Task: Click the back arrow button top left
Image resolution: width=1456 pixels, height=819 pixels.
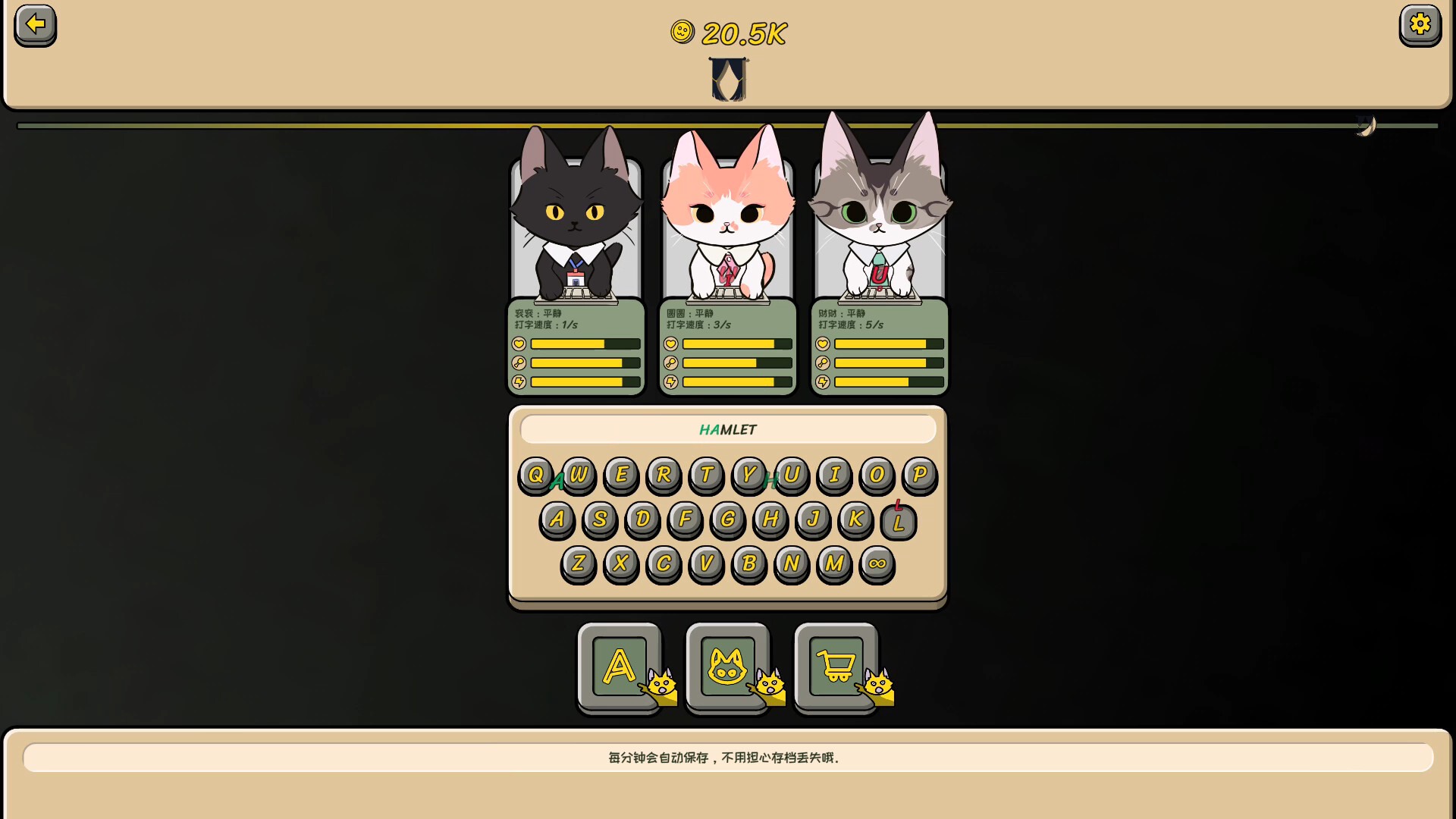Action: [33, 25]
